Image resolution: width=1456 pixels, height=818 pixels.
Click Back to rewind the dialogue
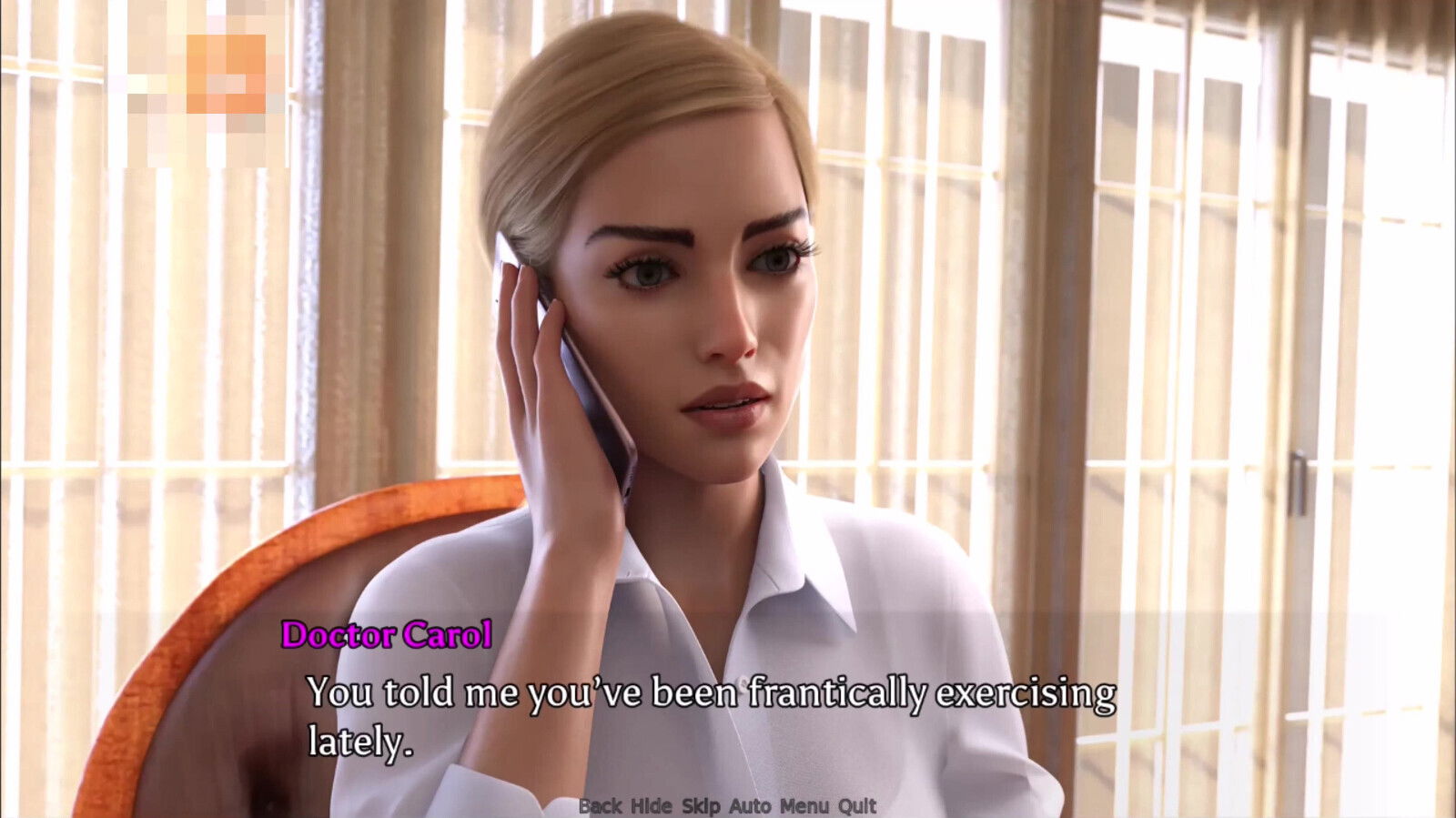(601, 806)
